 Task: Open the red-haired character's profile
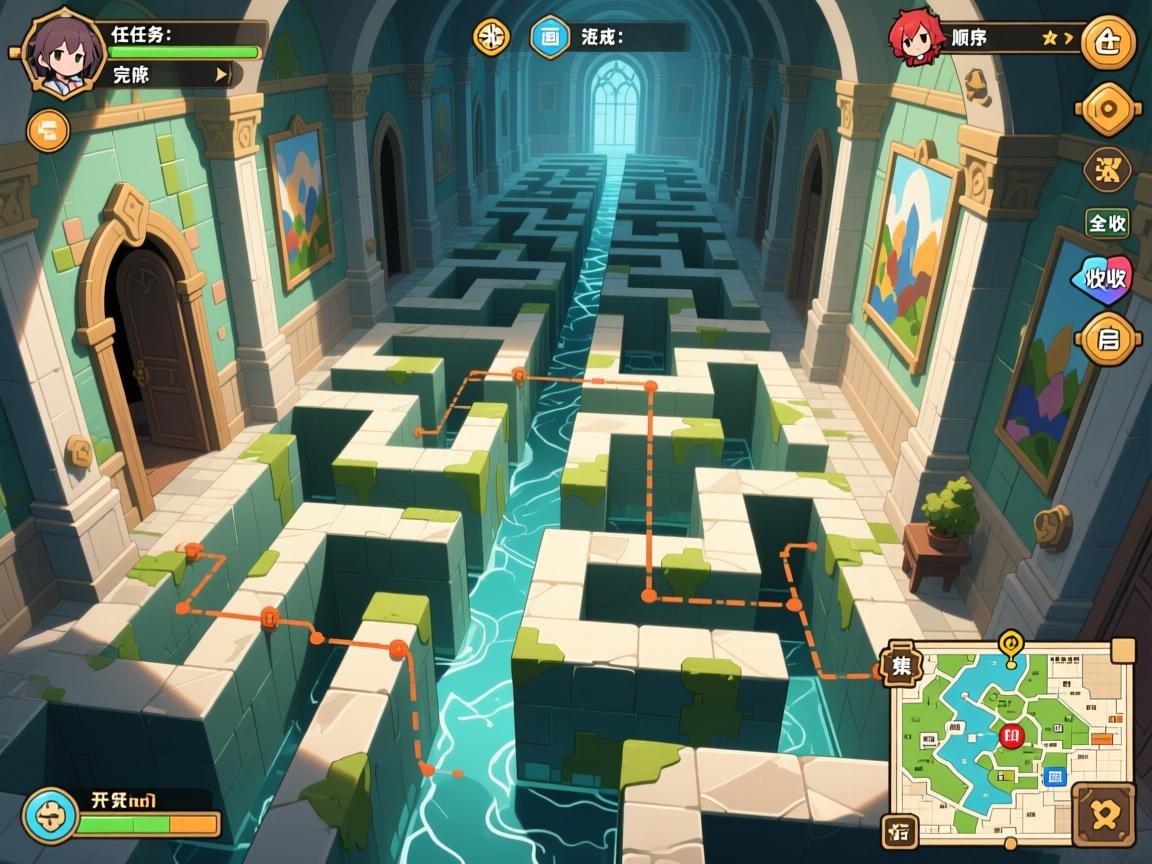(x=917, y=38)
